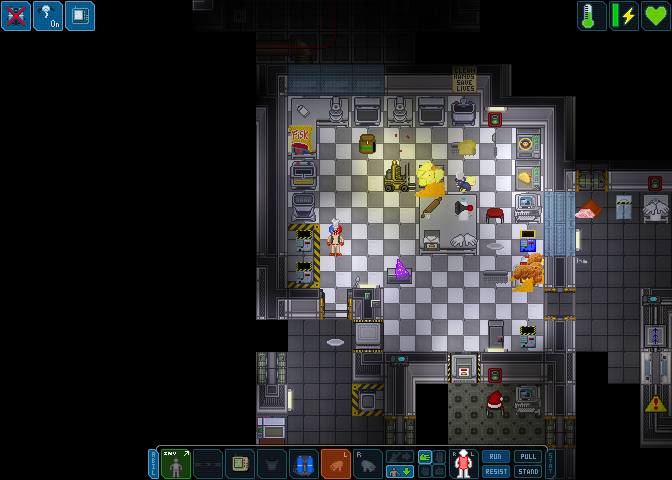Expand the ABIL abilities side tab
672x480 pixels.
pyautogui.click(x=153, y=464)
